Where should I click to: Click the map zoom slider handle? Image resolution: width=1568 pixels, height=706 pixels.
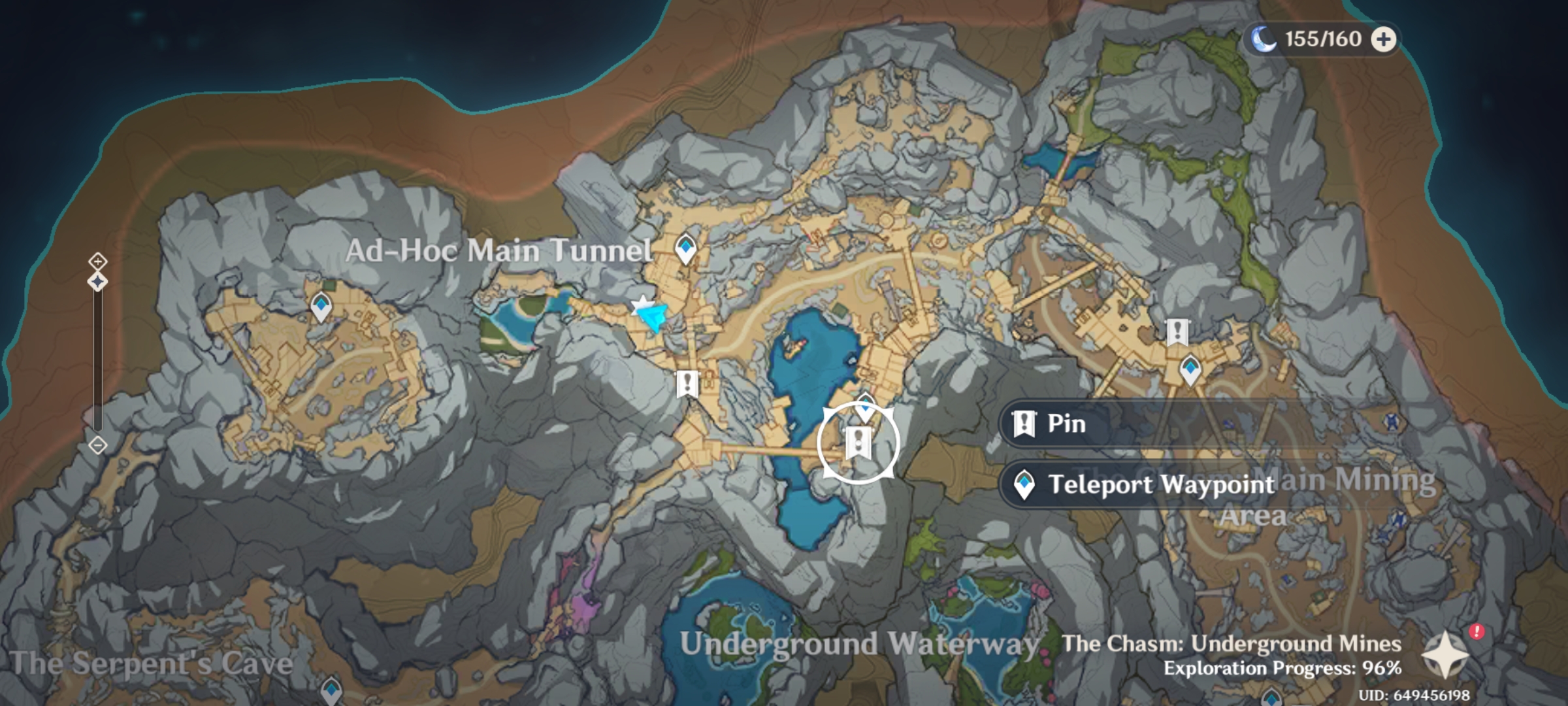tap(97, 282)
